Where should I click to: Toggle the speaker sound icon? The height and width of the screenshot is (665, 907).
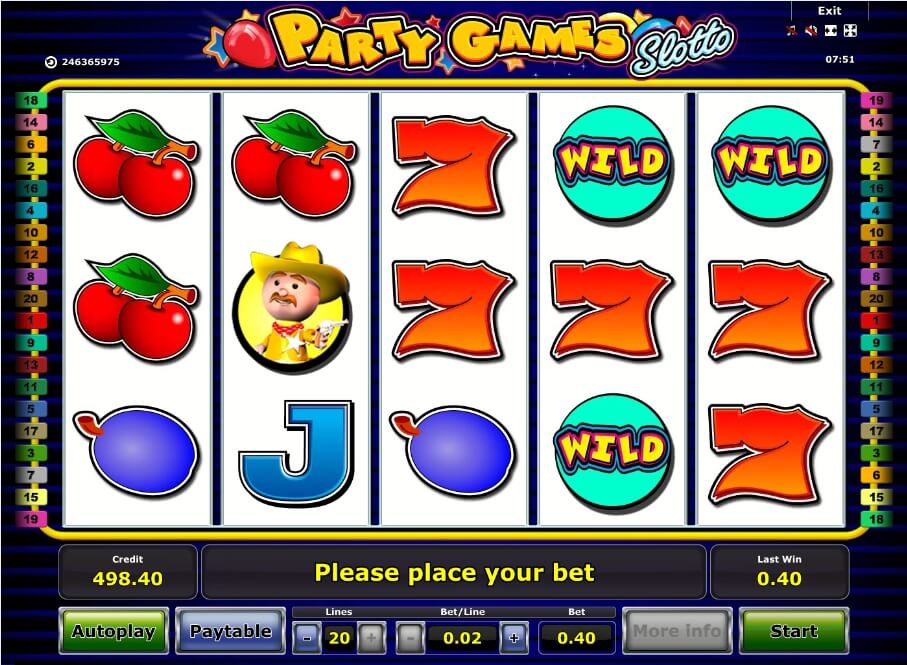[x=811, y=30]
